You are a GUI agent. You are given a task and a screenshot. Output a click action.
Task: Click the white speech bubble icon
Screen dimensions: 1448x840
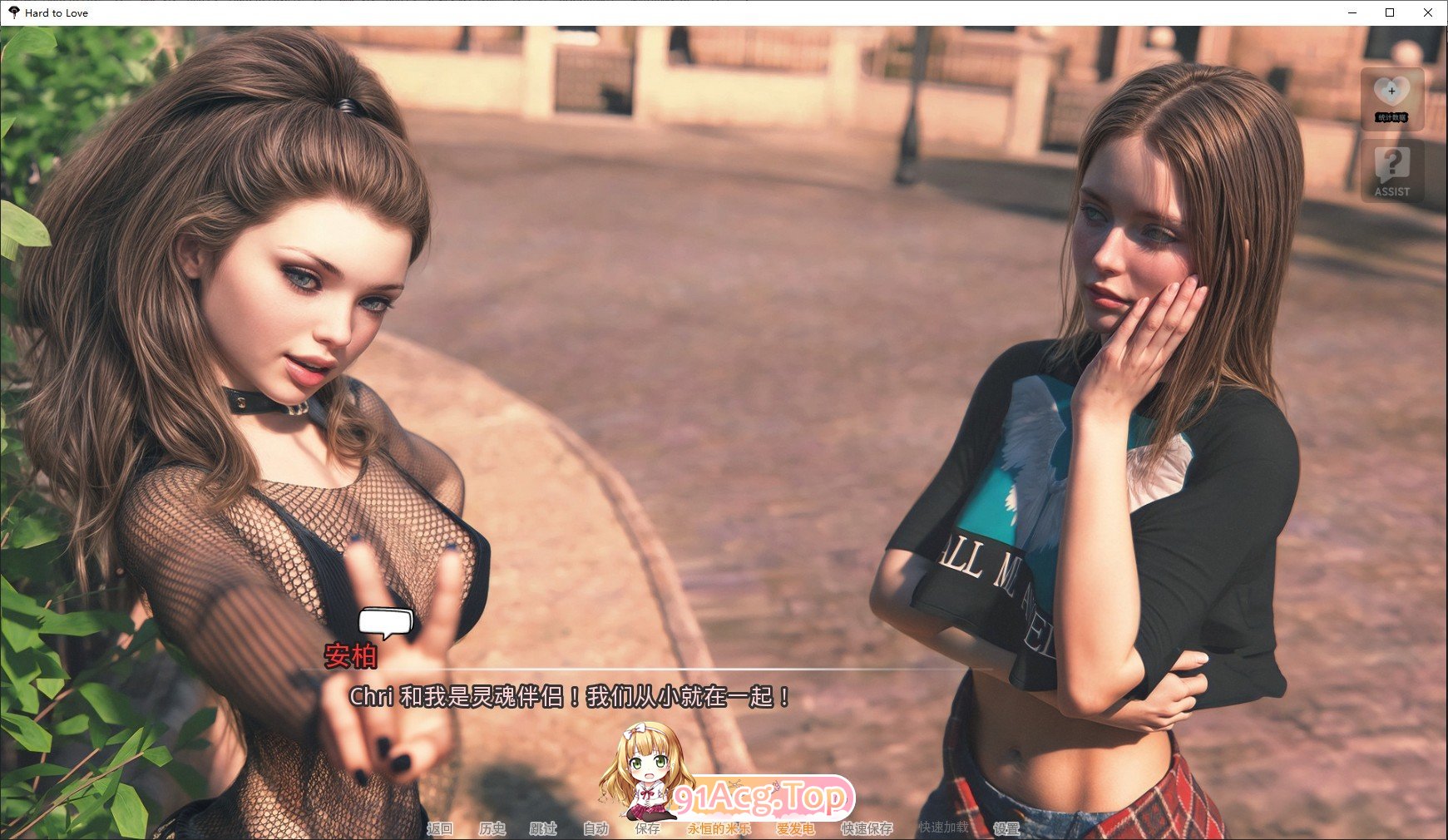click(385, 622)
